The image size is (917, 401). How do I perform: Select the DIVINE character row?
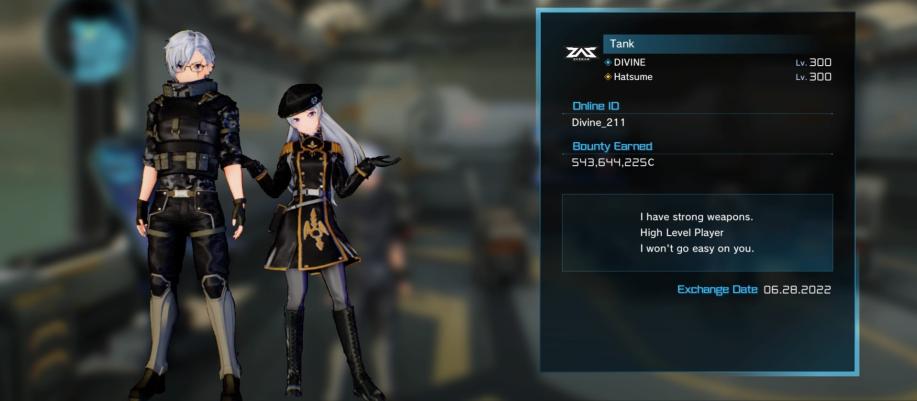click(717, 62)
